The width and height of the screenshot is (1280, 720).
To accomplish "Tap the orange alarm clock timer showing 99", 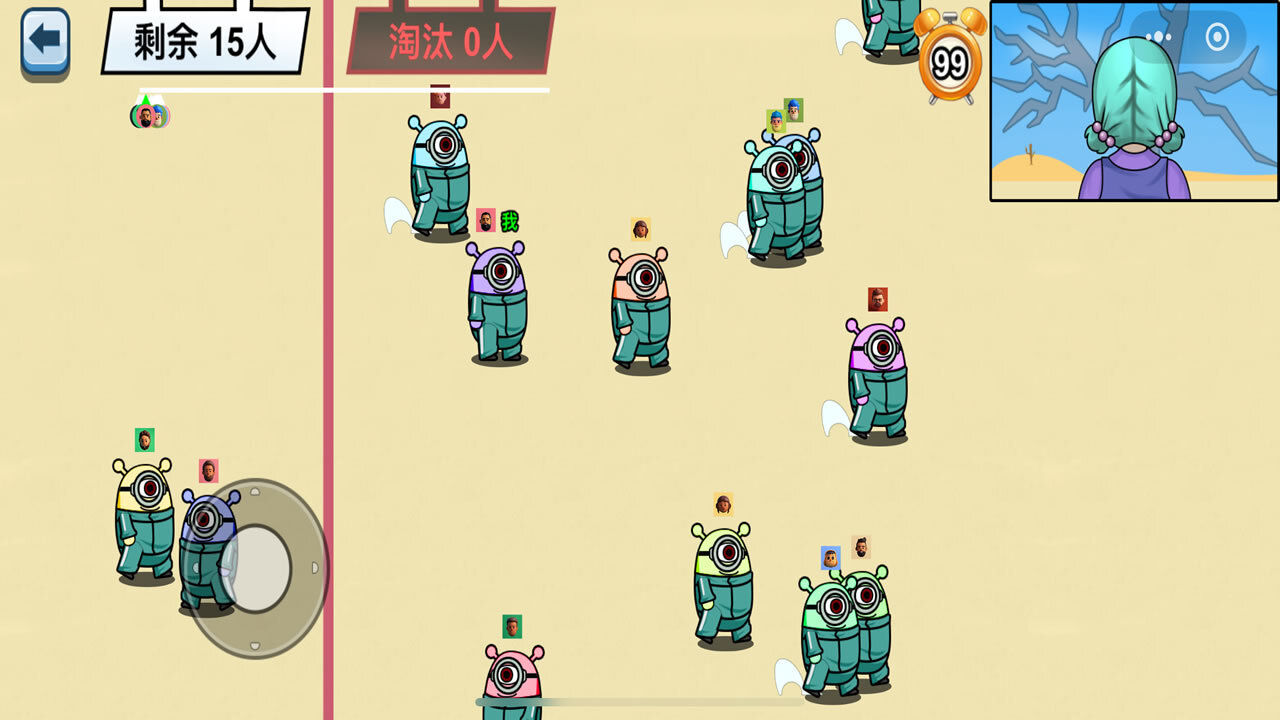I will tap(950, 62).
